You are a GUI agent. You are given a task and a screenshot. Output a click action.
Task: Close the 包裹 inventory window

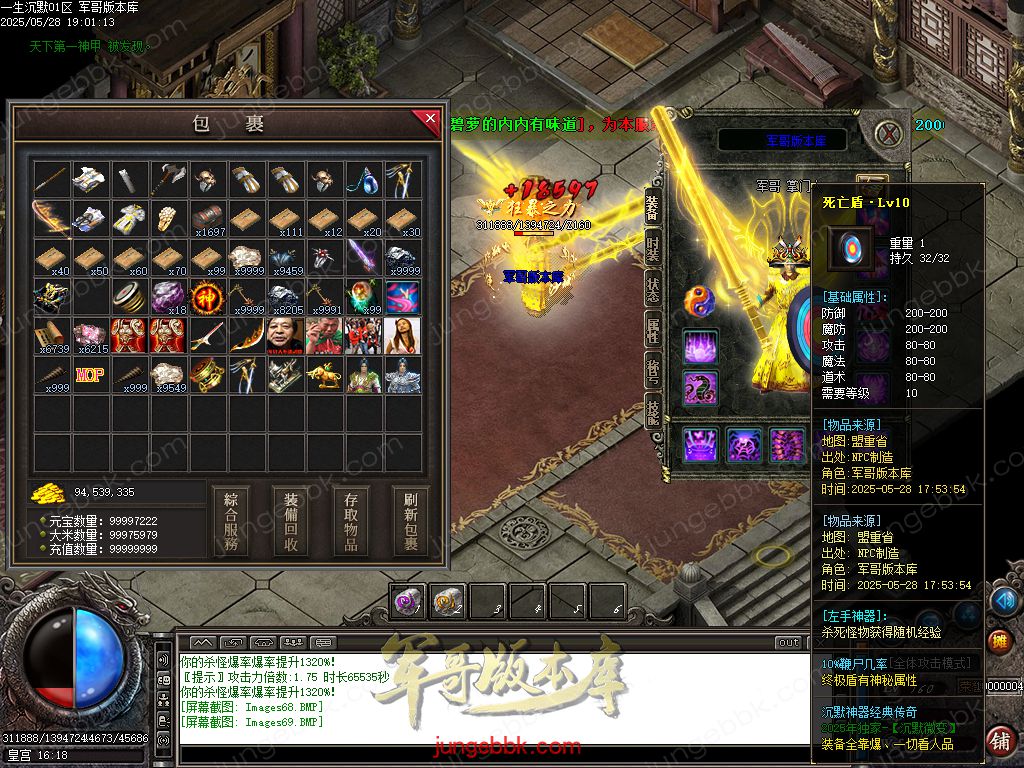[x=429, y=120]
